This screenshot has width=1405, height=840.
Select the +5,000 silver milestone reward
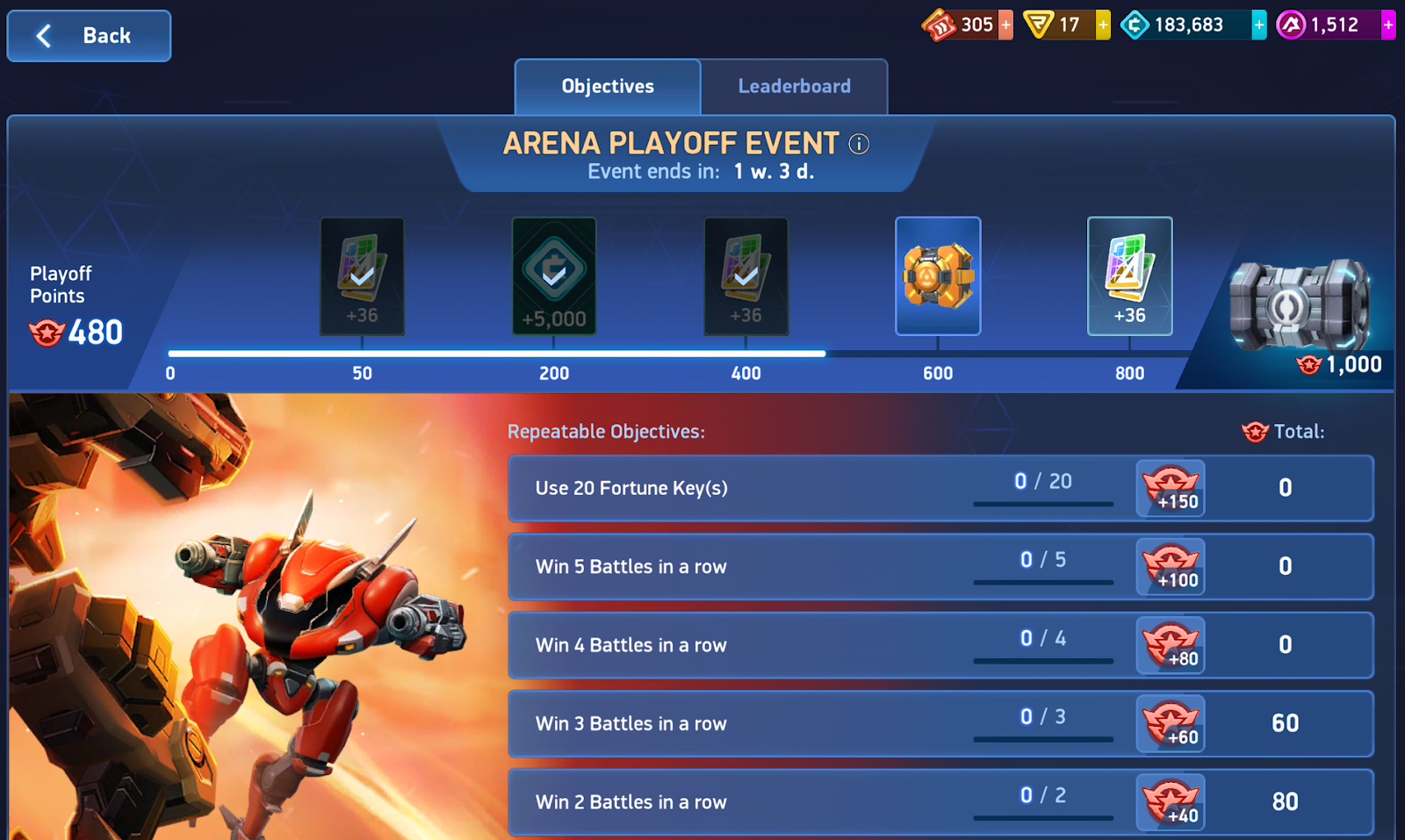tap(554, 276)
